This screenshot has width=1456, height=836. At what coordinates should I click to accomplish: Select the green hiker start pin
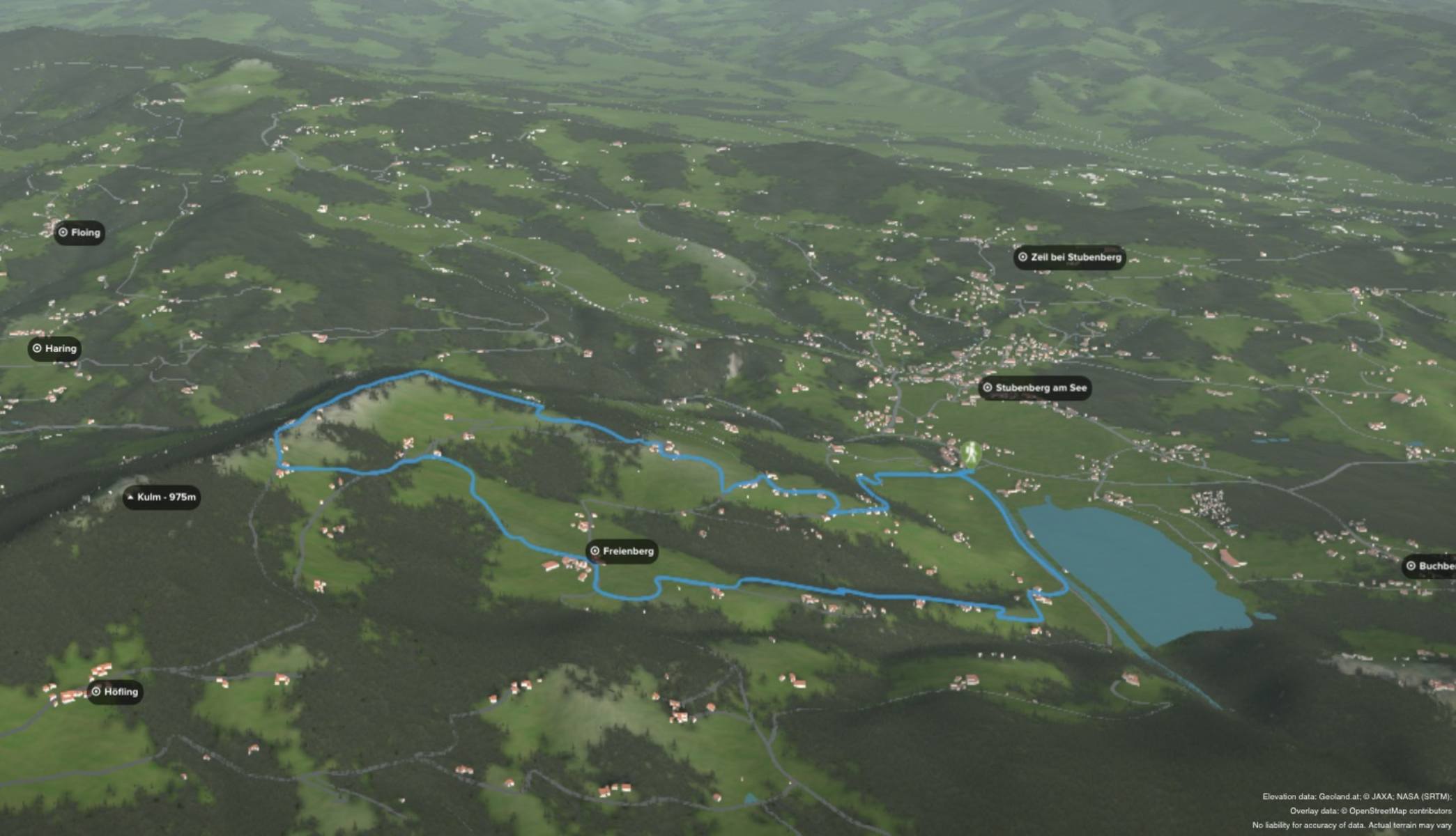coord(970,454)
